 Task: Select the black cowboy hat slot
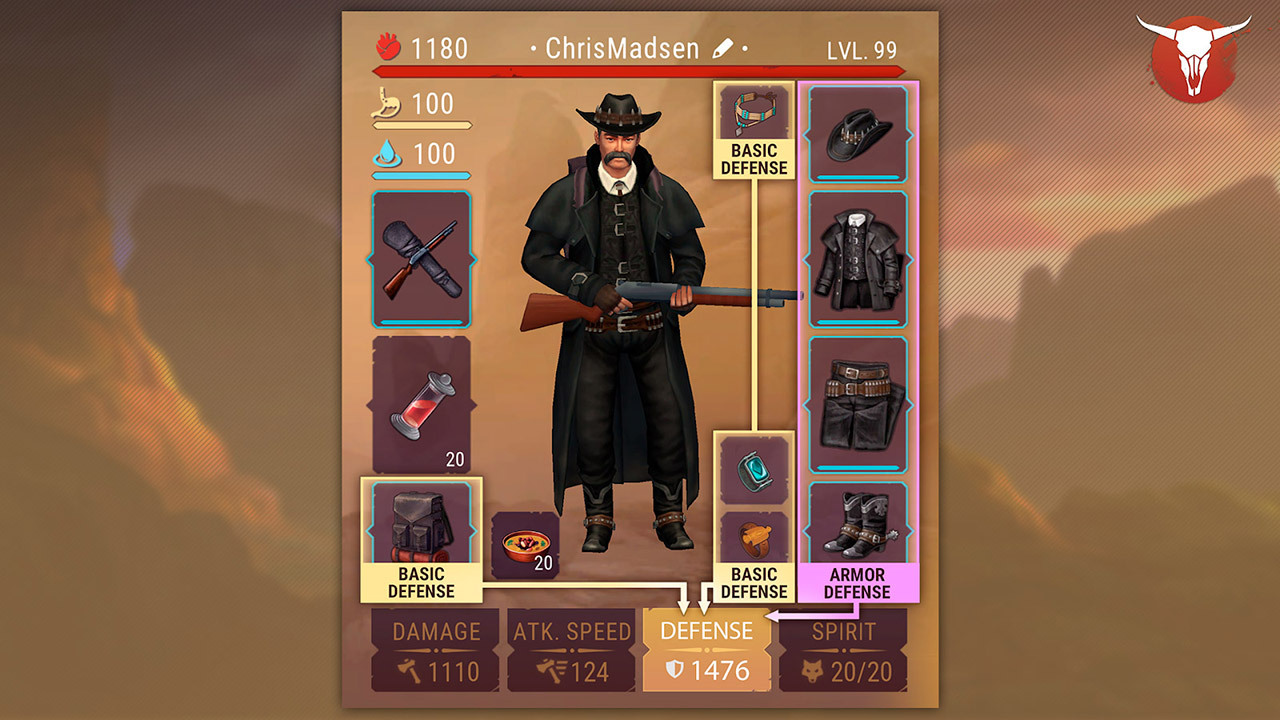pos(858,134)
